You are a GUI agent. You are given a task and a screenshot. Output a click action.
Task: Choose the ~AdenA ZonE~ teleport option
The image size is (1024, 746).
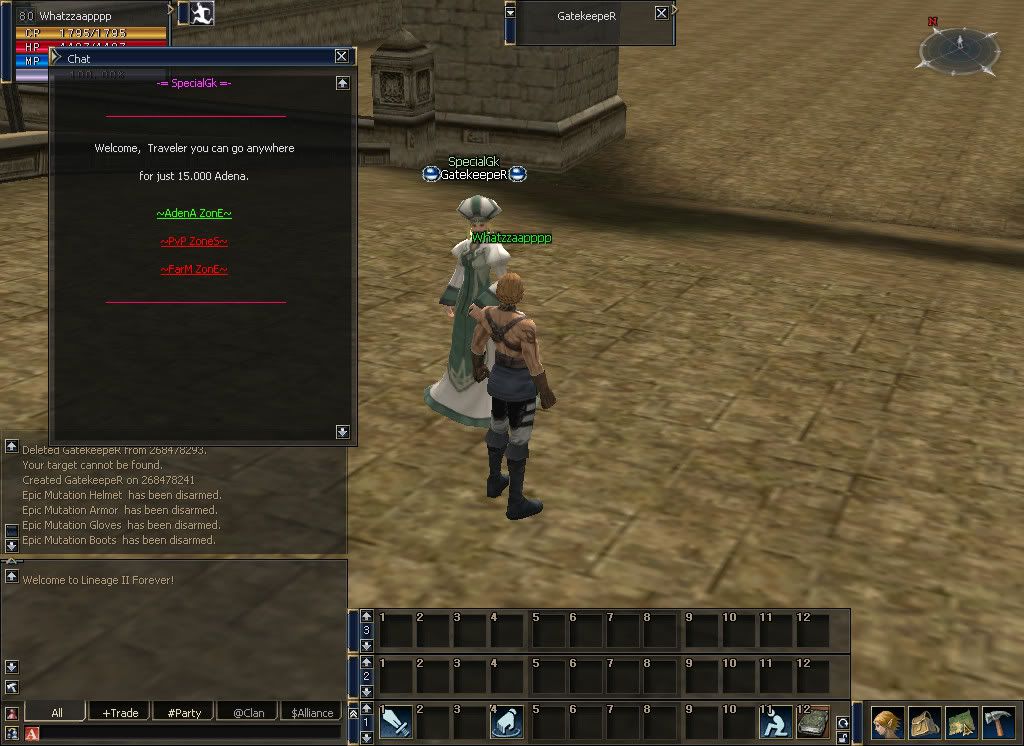coord(194,213)
